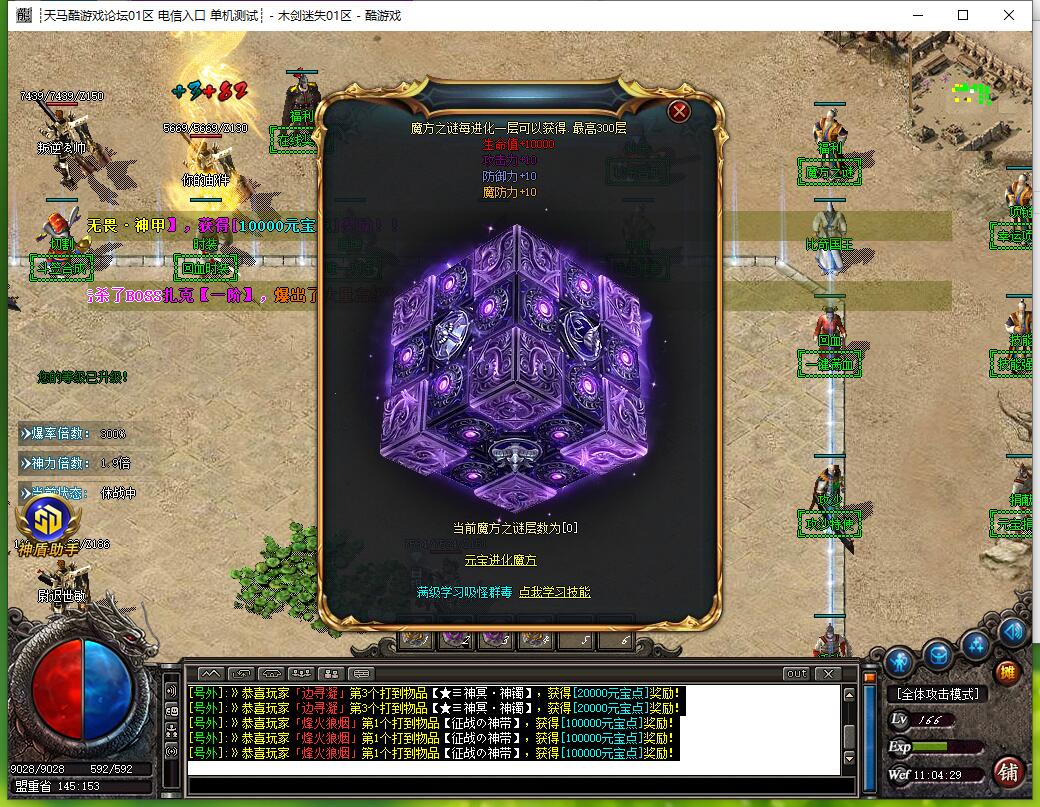Click the 点我学习技能 link
Screen dimensions: 1040x807
click(x=555, y=592)
